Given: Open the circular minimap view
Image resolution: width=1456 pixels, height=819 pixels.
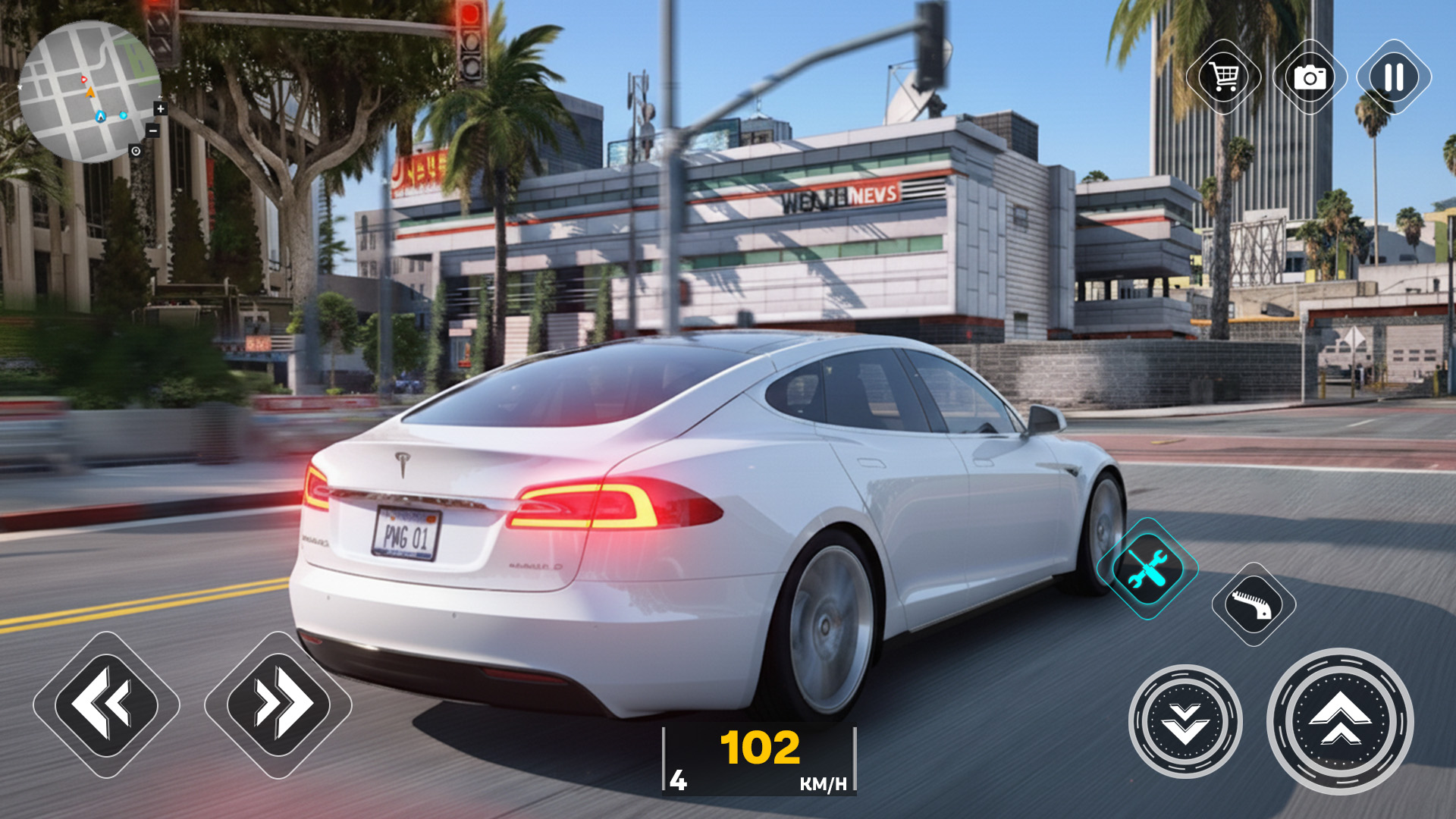Looking at the screenshot, I should coord(91,91).
